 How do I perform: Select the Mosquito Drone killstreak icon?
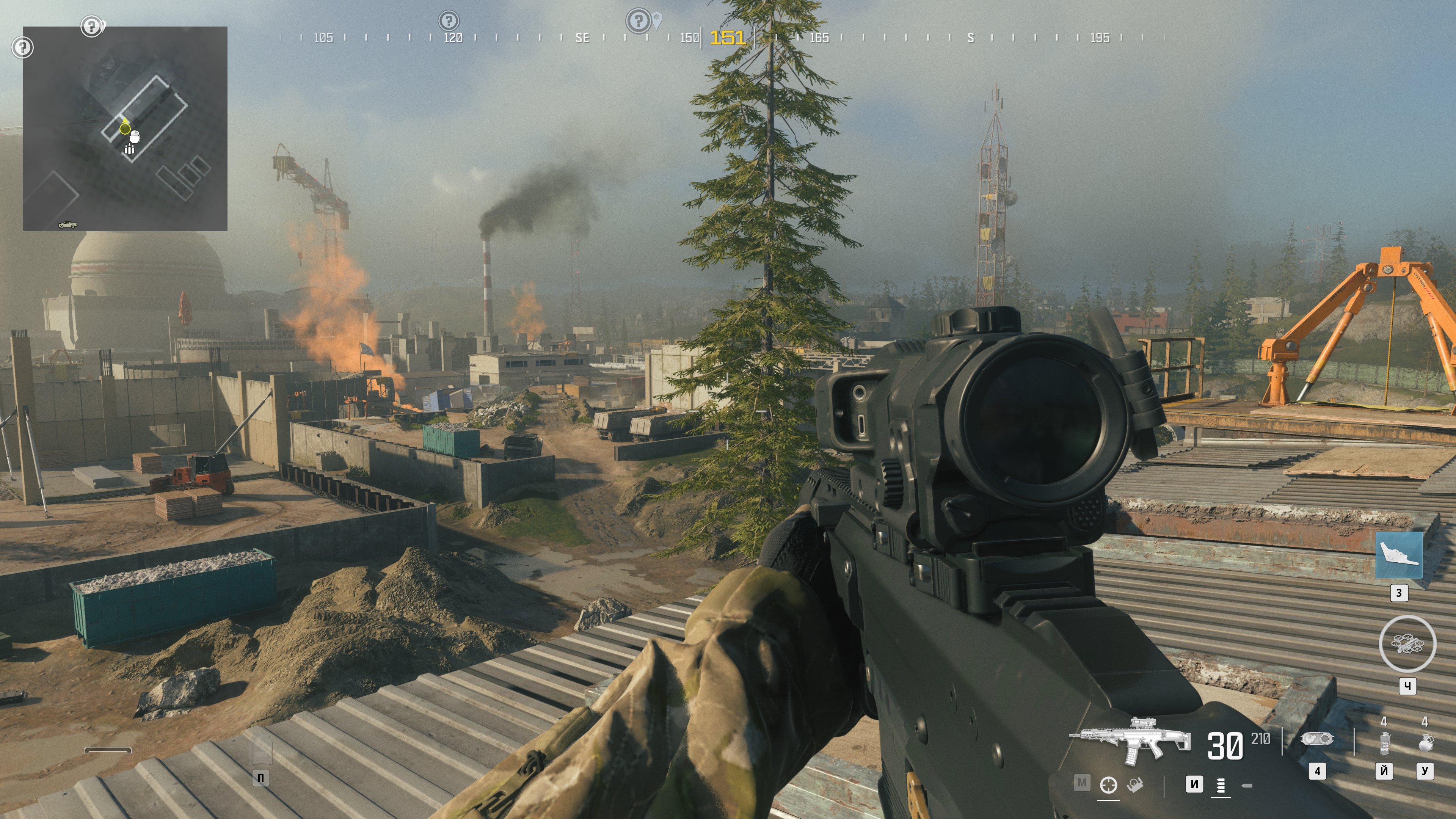coord(1407,644)
